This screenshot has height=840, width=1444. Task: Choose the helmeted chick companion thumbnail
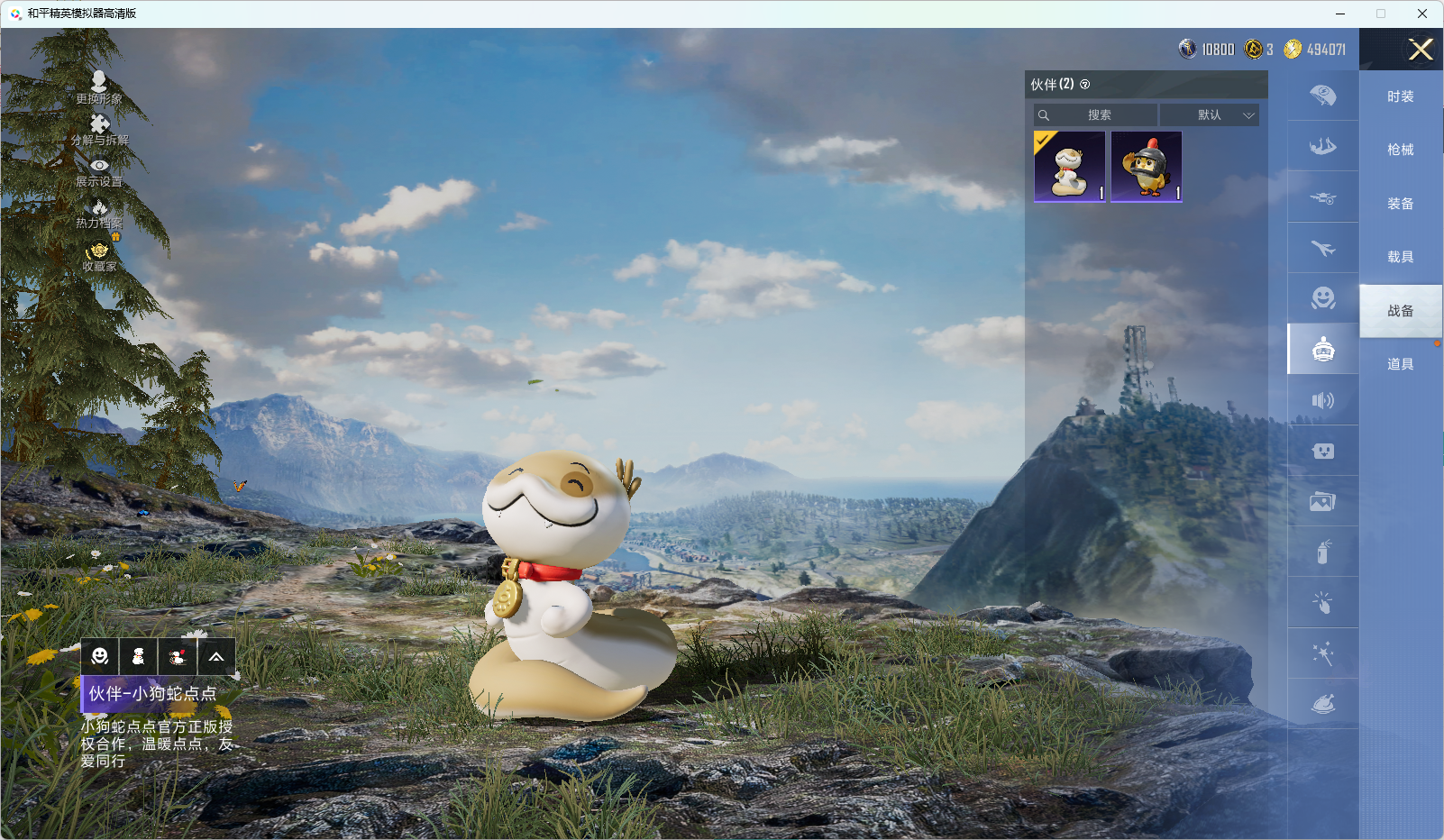(1146, 167)
